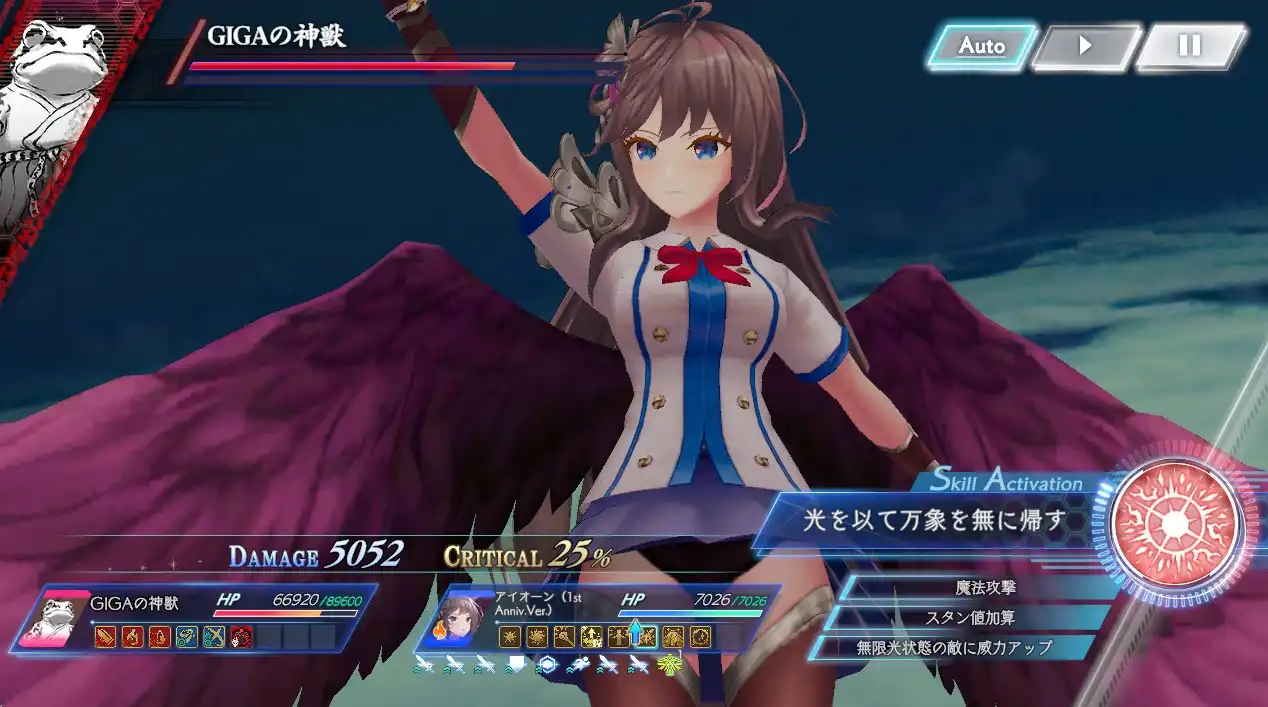Inspect the スタン値加算 skill effect tag

coord(970,618)
